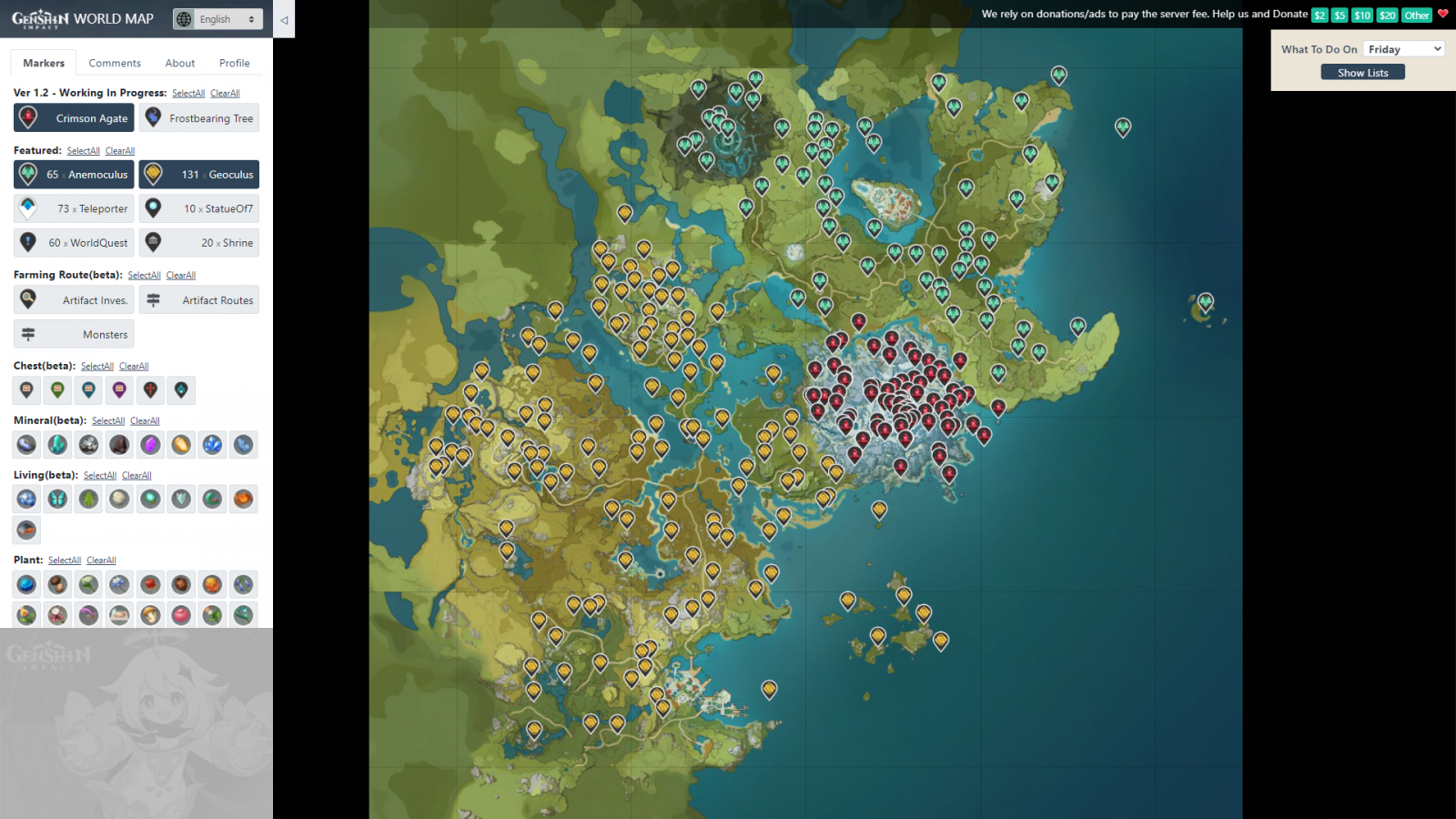Screen dimensions: 1456x819
Task: Toggle the Shrine markers
Action: pyautogui.click(x=199, y=243)
